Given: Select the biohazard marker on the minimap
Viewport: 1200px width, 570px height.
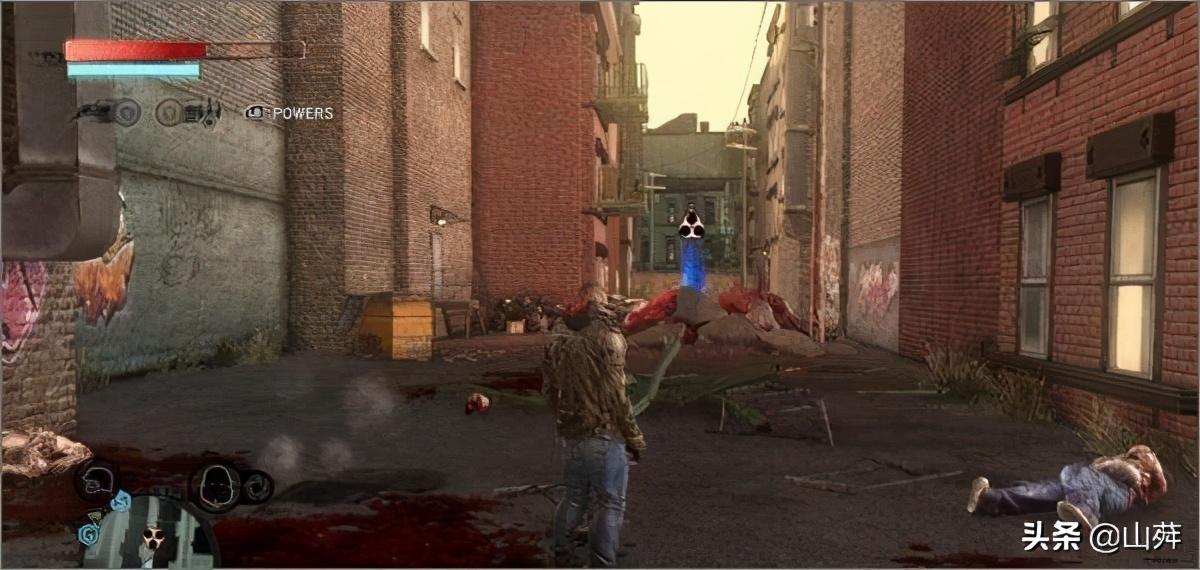Looking at the screenshot, I should click(x=152, y=539).
